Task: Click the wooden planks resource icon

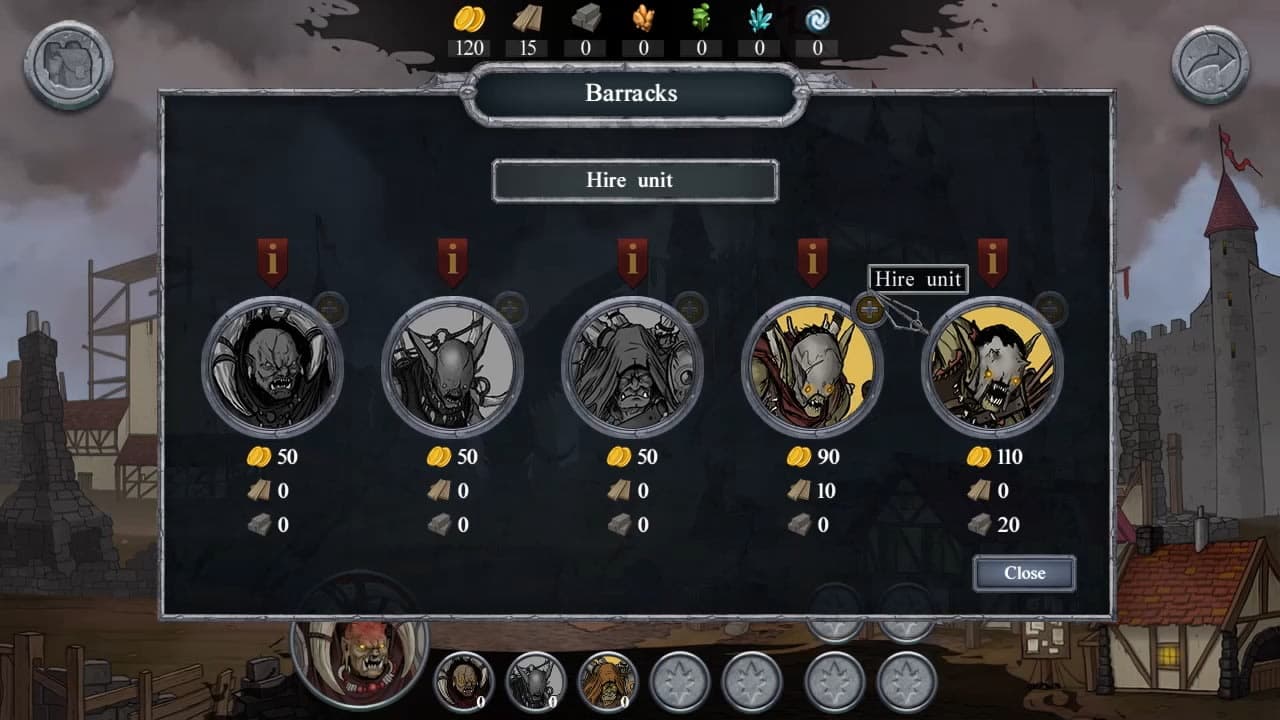Action: pyautogui.click(x=528, y=17)
